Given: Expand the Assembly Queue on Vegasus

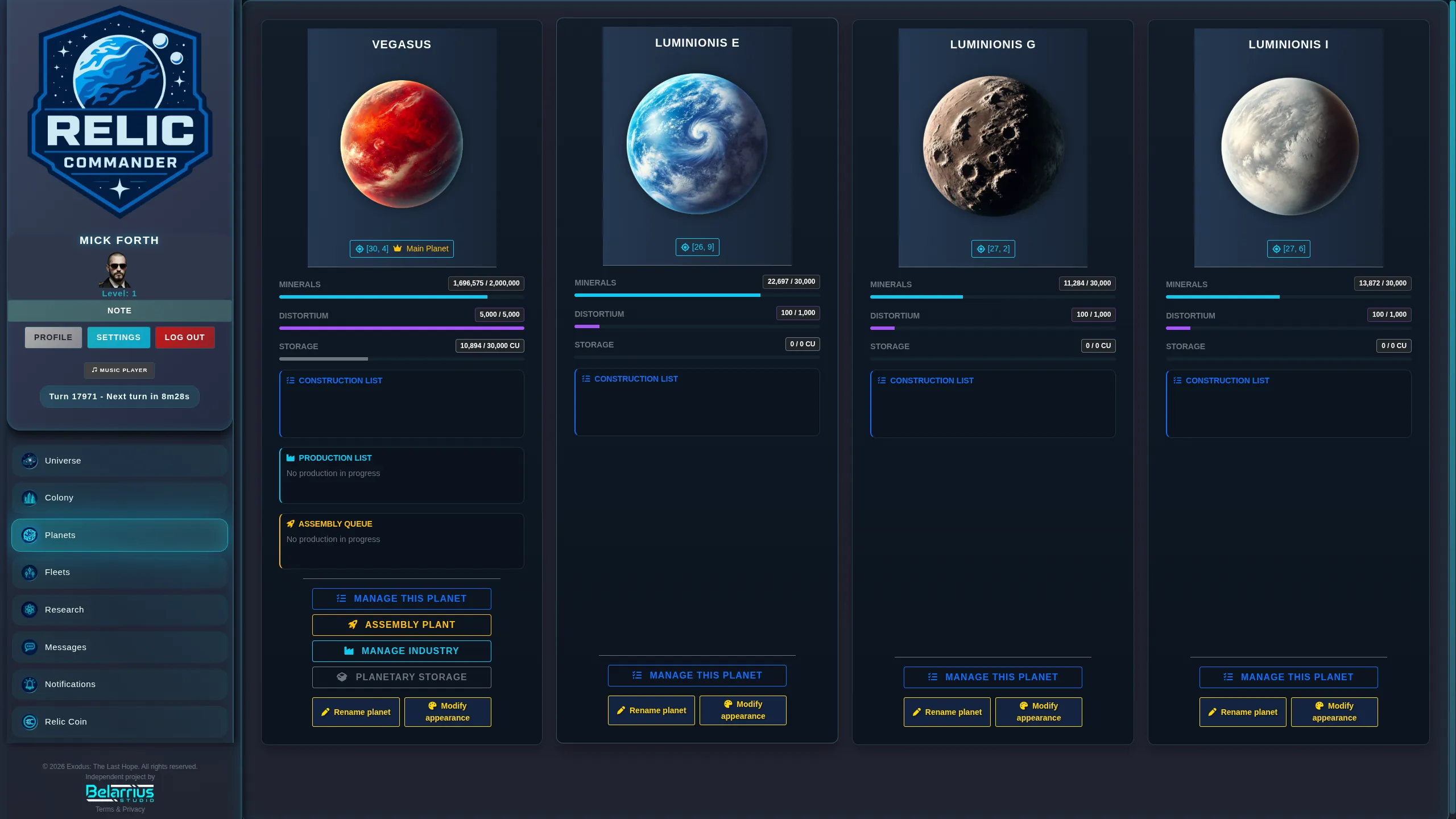Looking at the screenshot, I should click(x=335, y=523).
